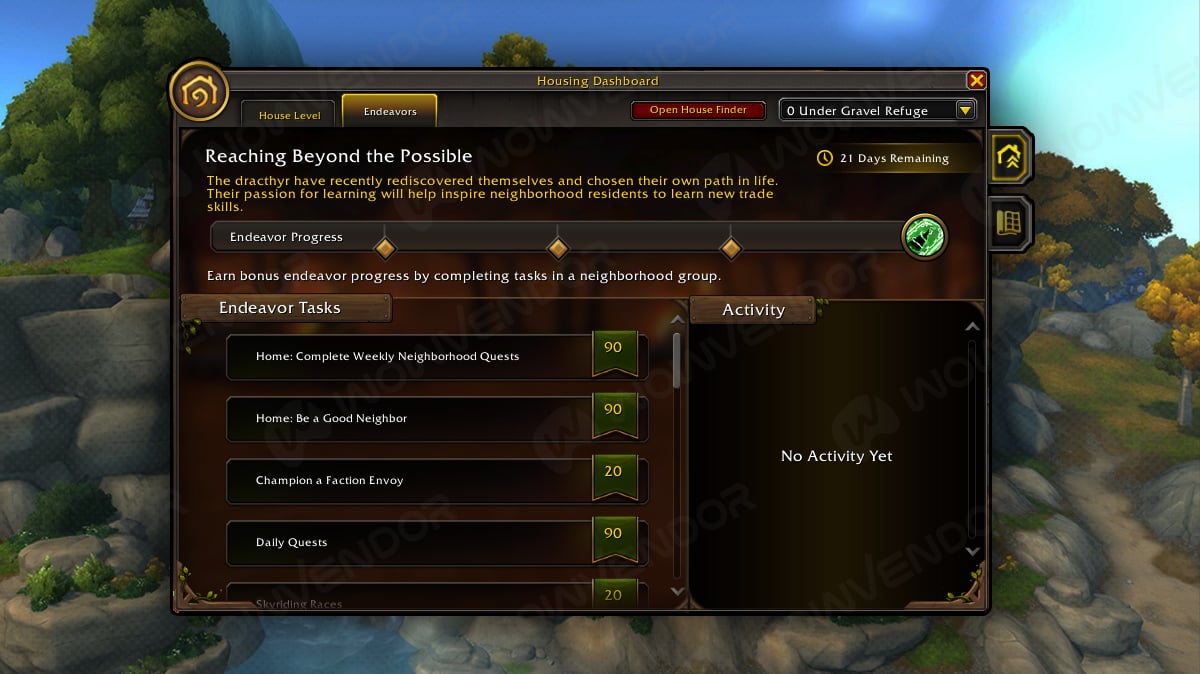Click the green endeavor reward icon

point(924,237)
